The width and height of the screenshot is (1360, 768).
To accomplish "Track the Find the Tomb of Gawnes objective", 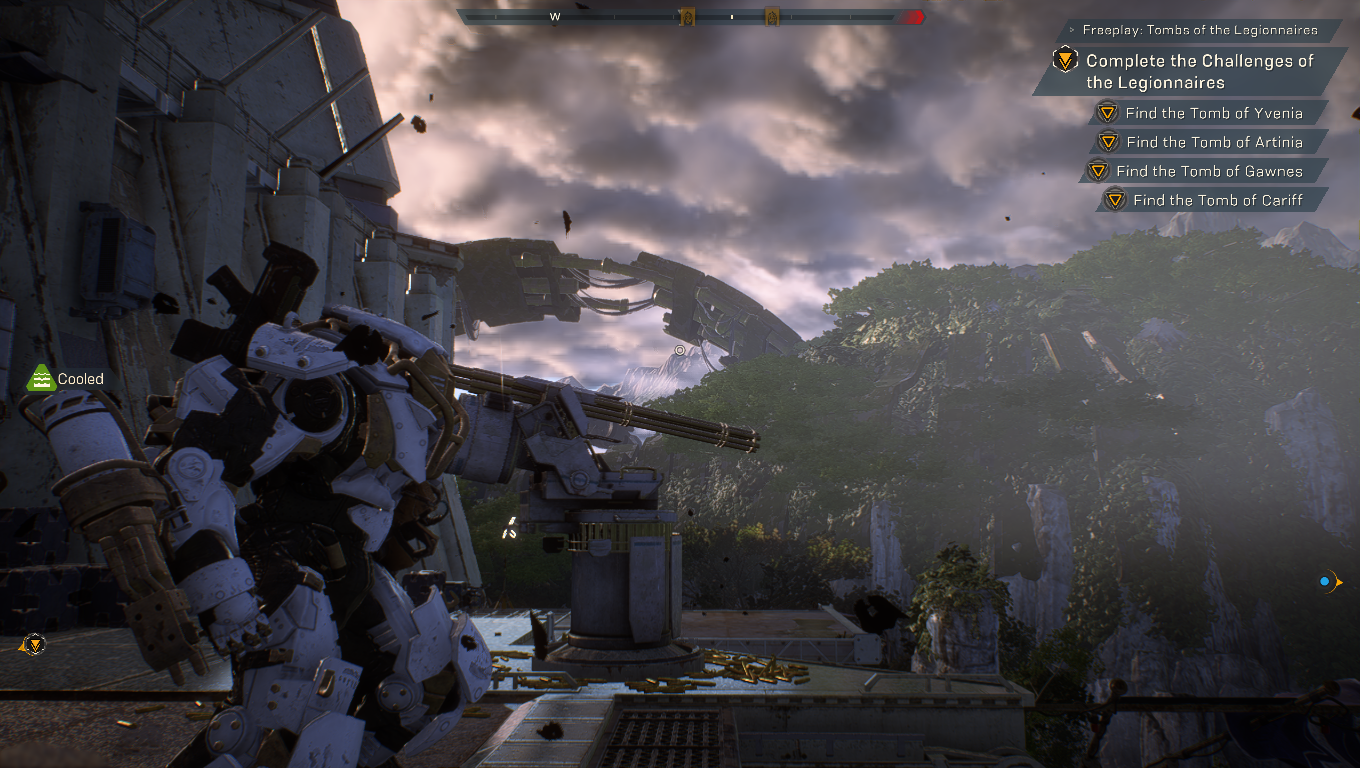I will tap(1208, 171).
